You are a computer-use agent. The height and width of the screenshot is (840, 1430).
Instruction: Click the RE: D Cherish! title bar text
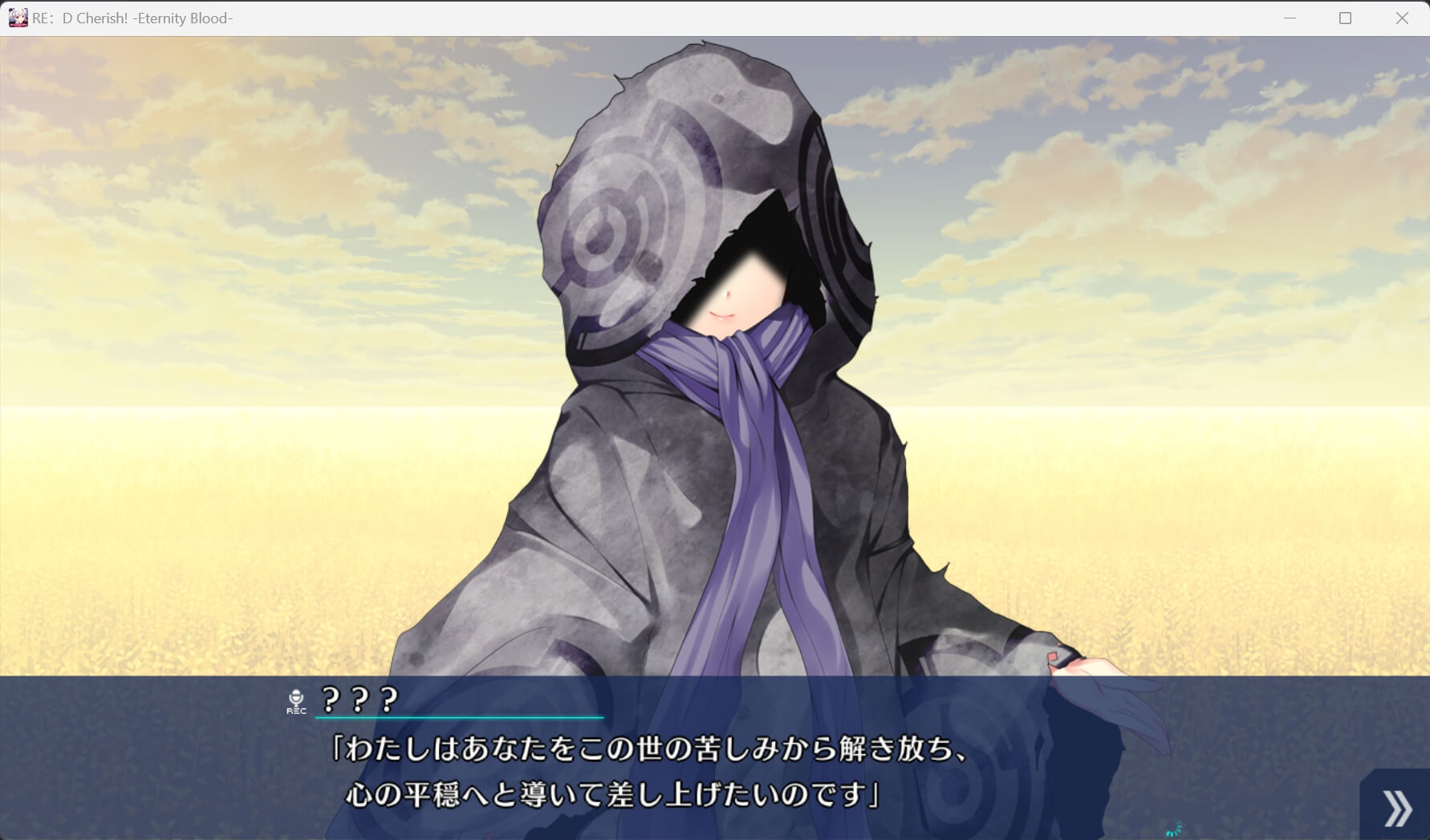(131, 18)
